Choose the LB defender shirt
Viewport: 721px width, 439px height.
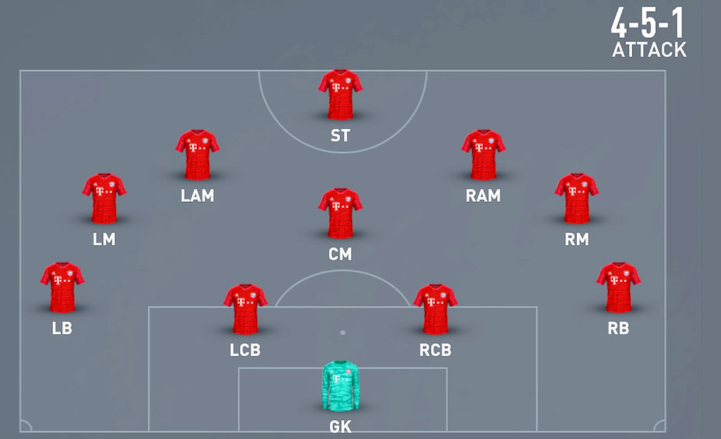point(62,288)
